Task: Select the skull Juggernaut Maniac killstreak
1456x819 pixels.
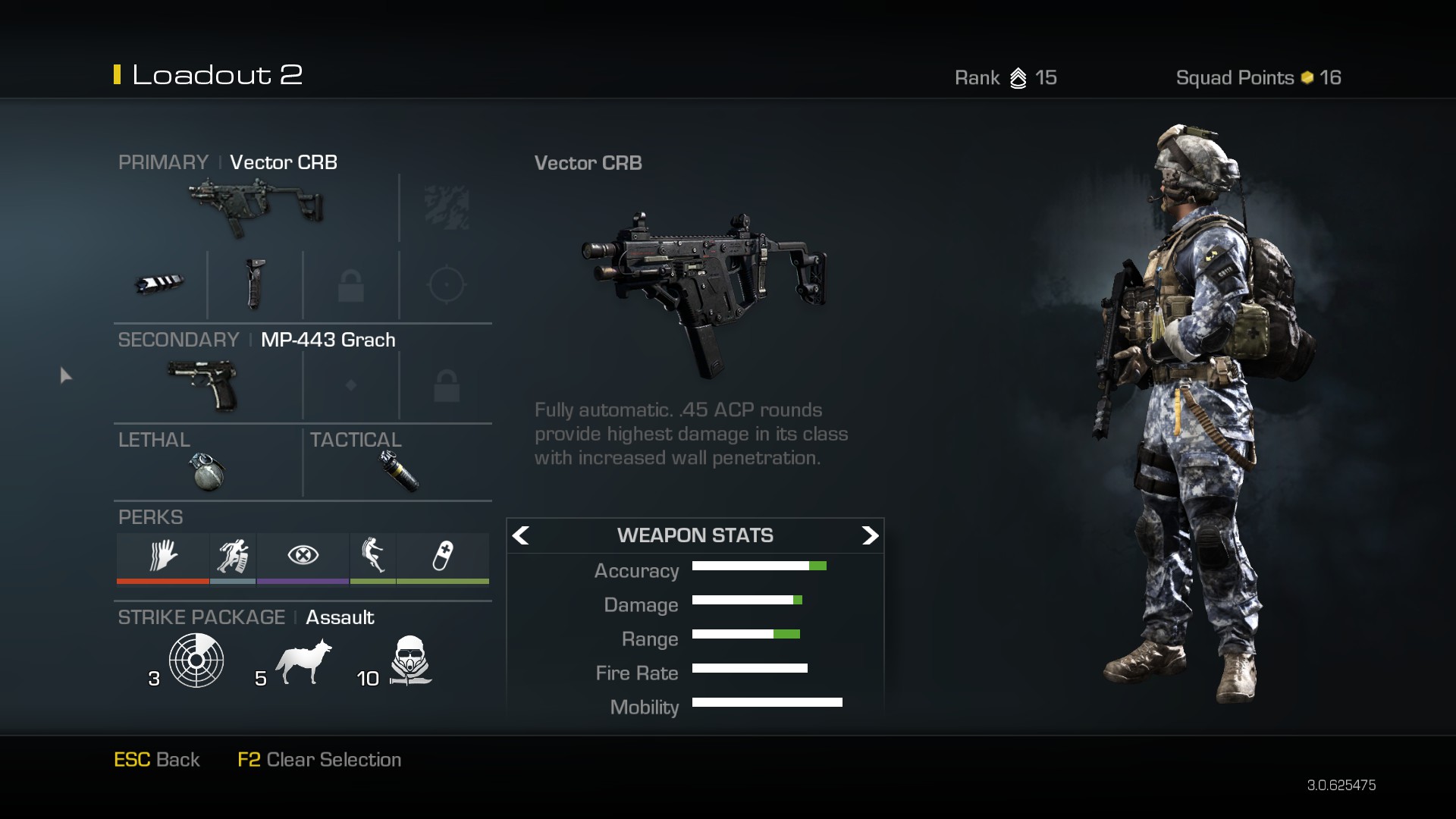Action: pos(409,660)
